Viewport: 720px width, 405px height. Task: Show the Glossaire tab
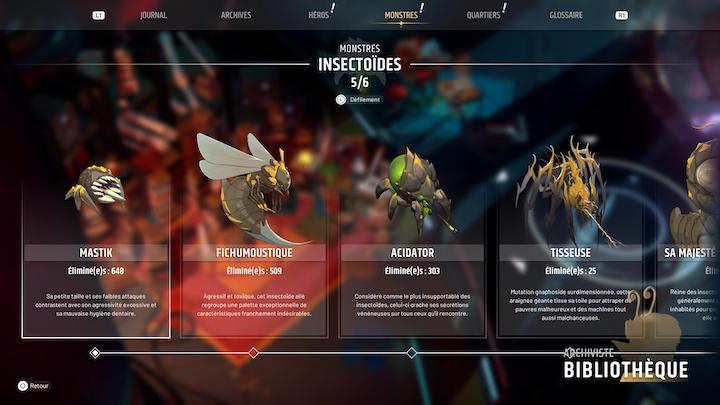pos(566,15)
